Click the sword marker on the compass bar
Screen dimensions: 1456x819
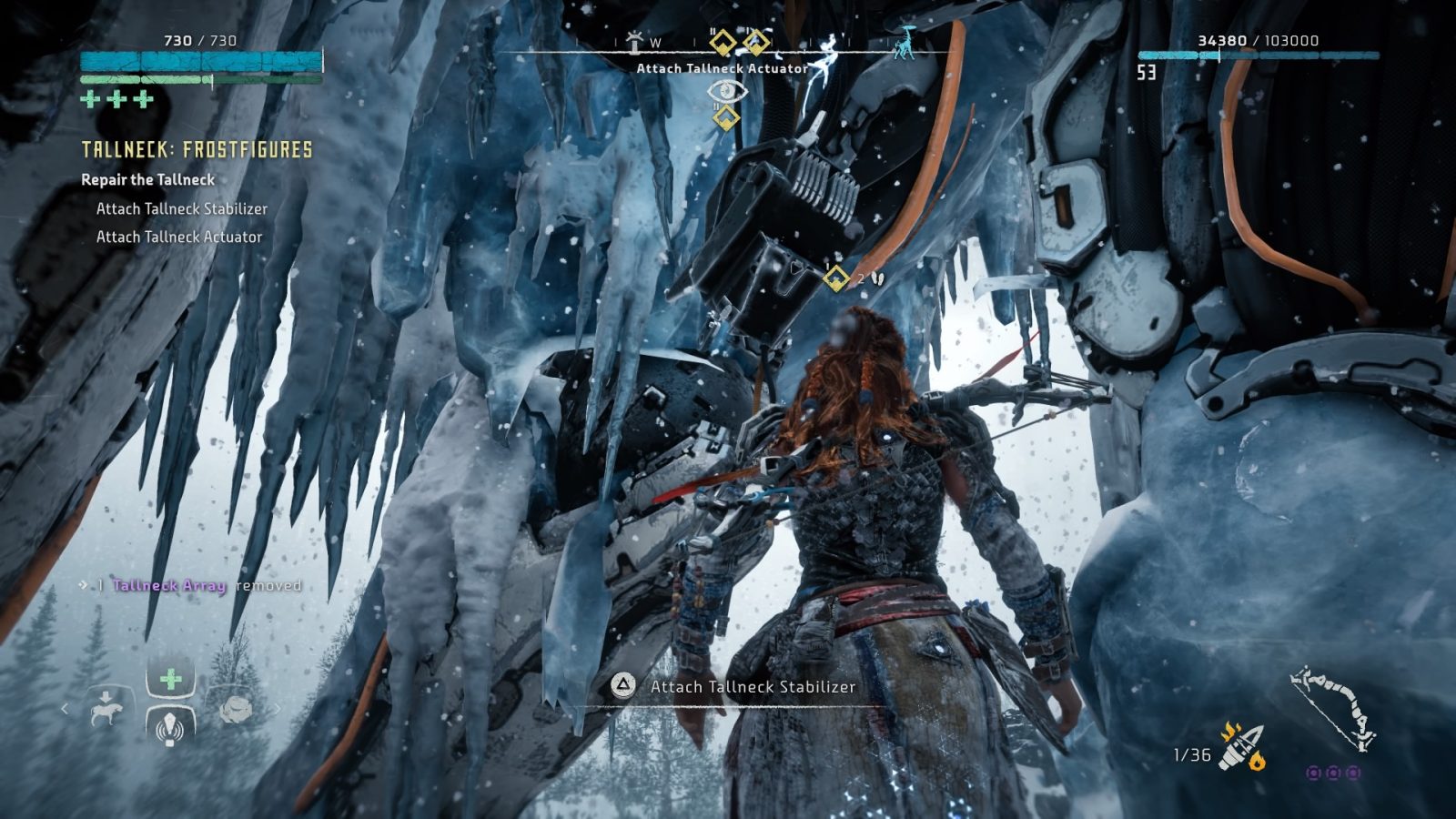pyautogui.click(x=634, y=39)
